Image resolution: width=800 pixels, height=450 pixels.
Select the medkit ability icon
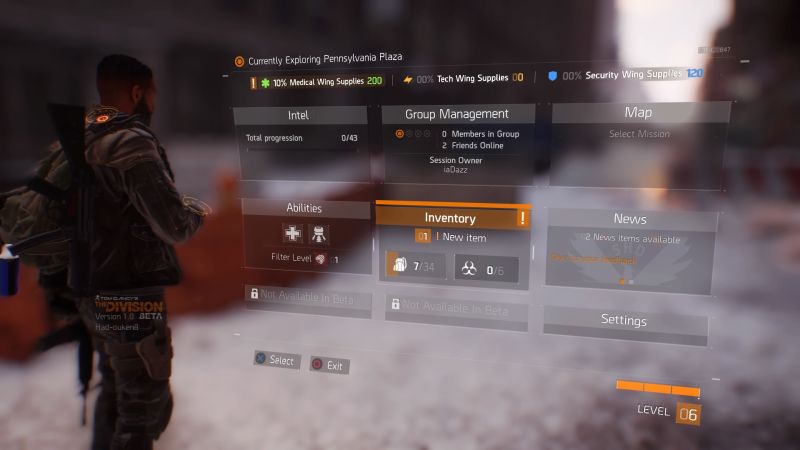coord(293,234)
